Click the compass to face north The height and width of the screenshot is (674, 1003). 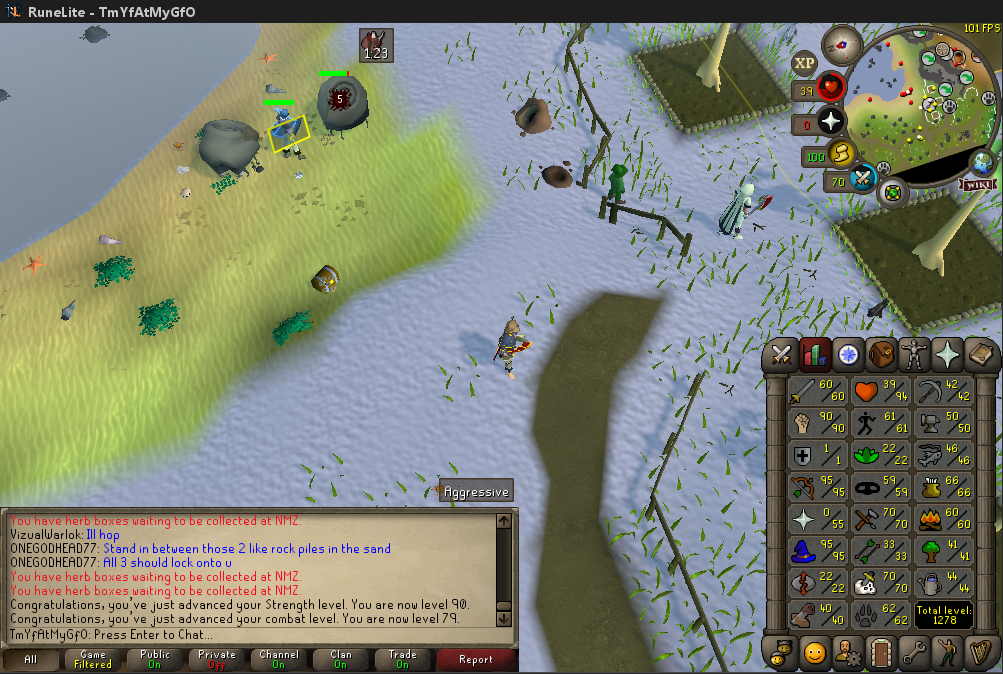coord(841,44)
